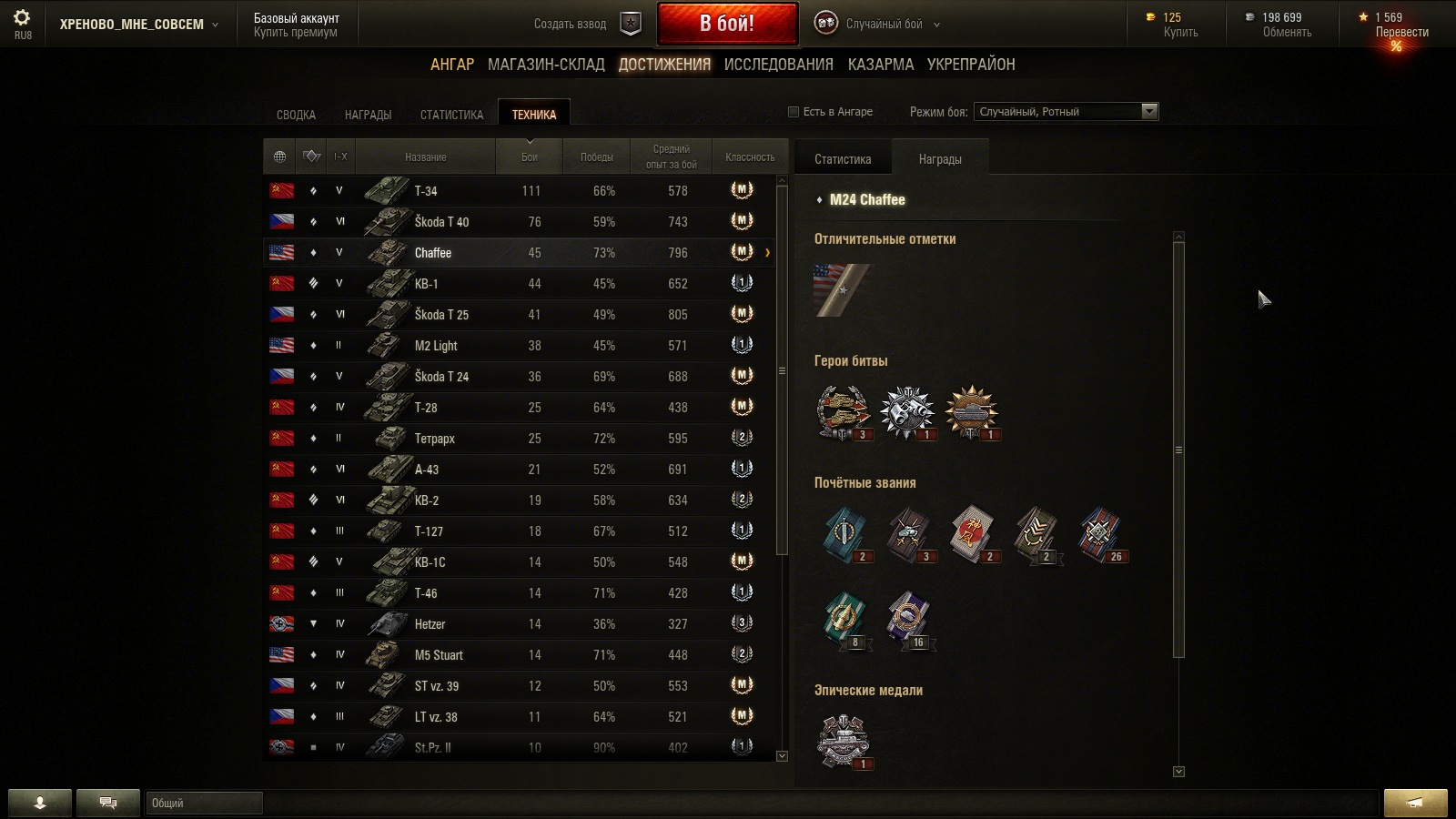Switch to the Сводка tab

[296, 115]
